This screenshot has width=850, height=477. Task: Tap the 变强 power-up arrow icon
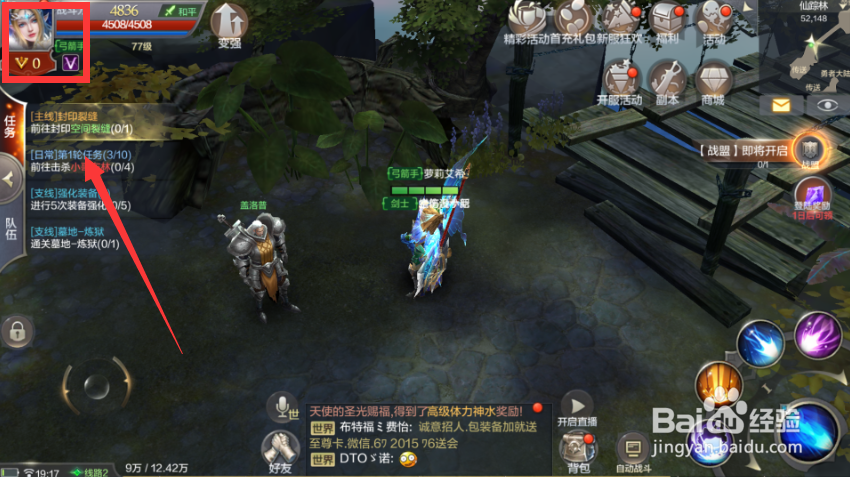231,22
